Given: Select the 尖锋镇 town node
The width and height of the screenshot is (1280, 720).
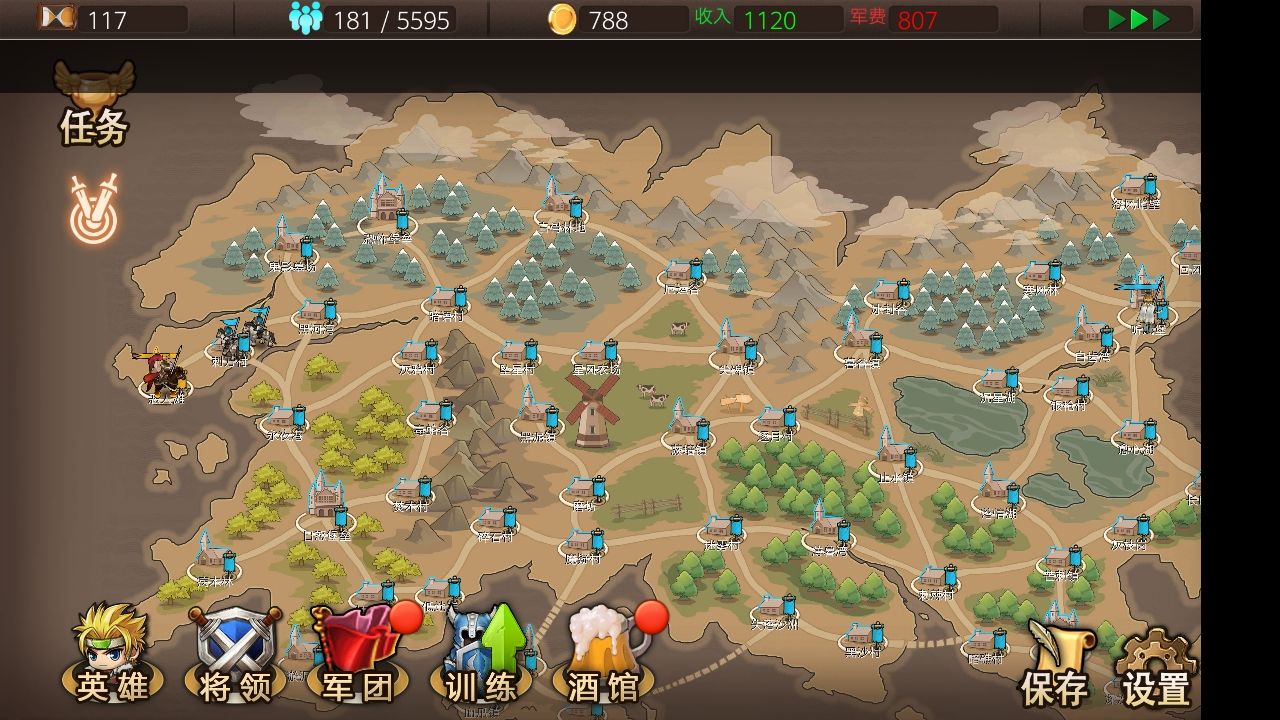Looking at the screenshot, I should pos(736,350).
